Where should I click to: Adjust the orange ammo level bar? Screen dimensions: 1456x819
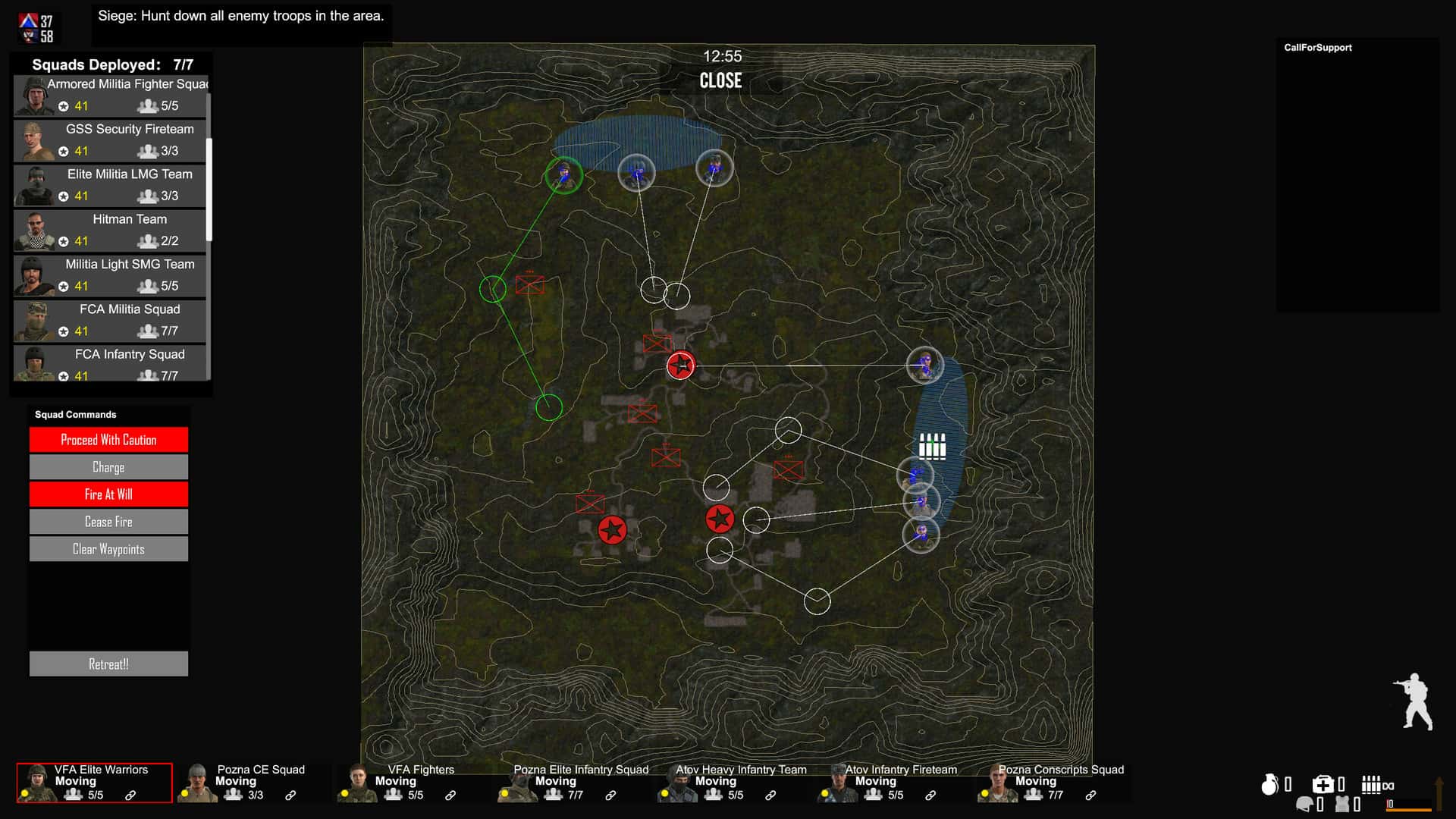coord(1408,811)
